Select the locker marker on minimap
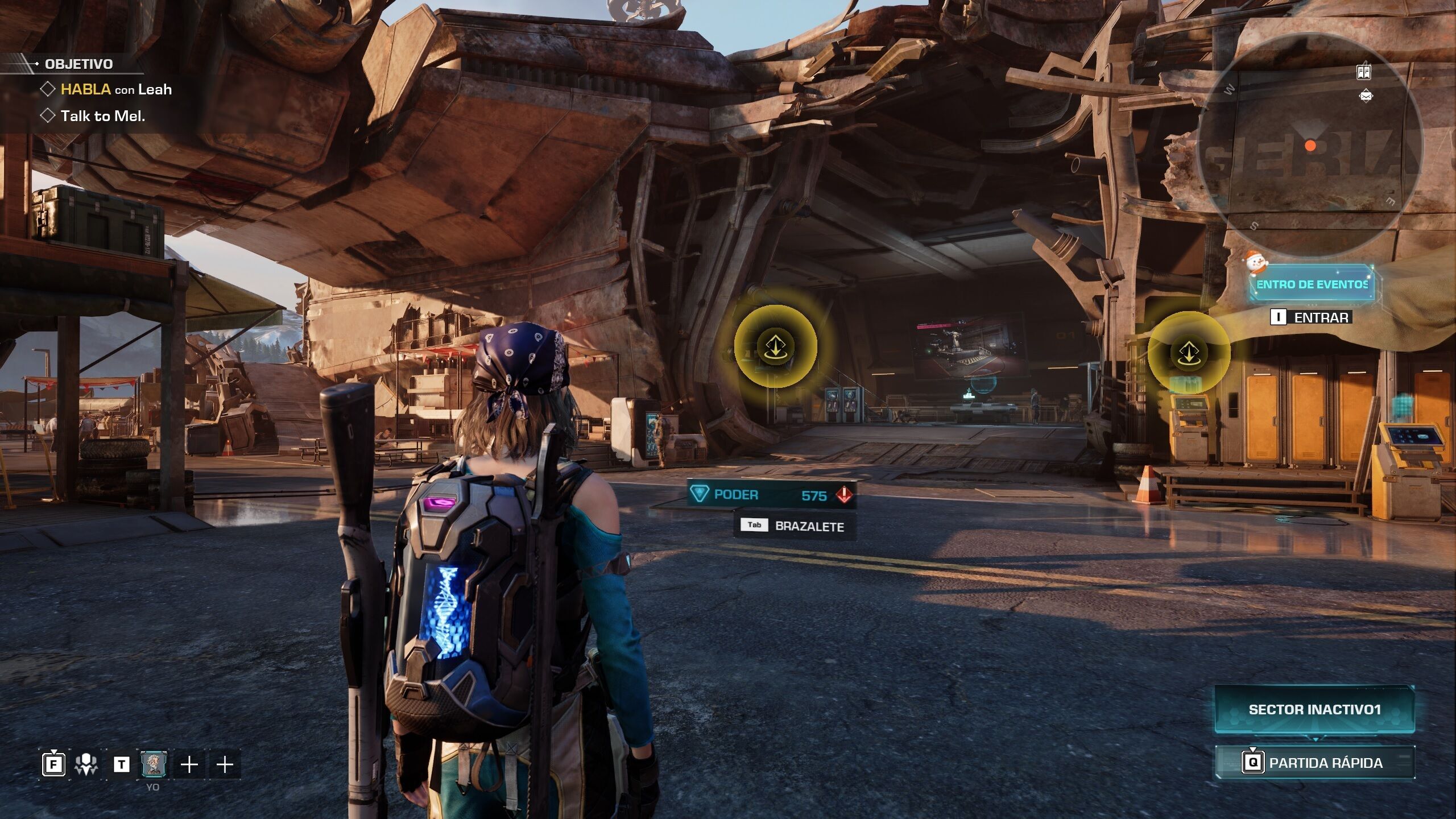 coord(1363,72)
